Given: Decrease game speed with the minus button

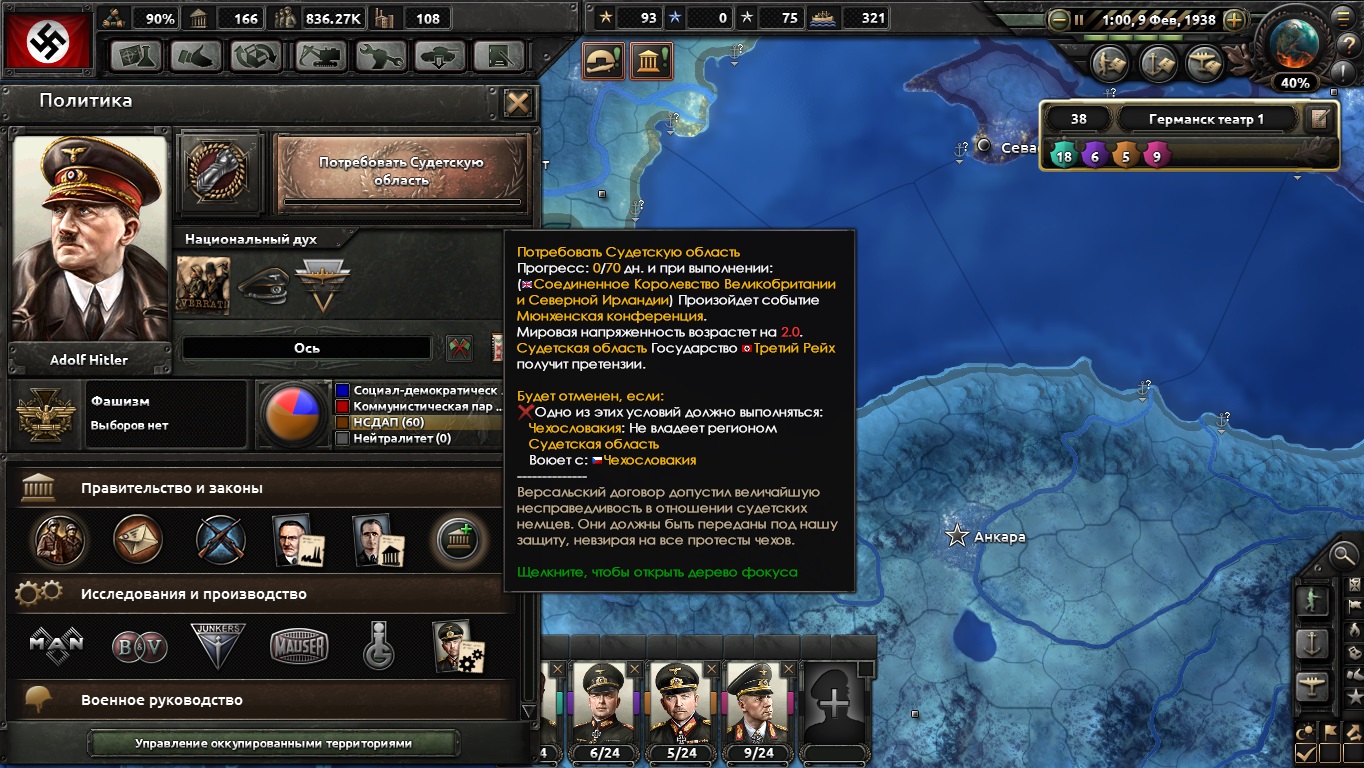Looking at the screenshot, I should pyautogui.click(x=1059, y=20).
